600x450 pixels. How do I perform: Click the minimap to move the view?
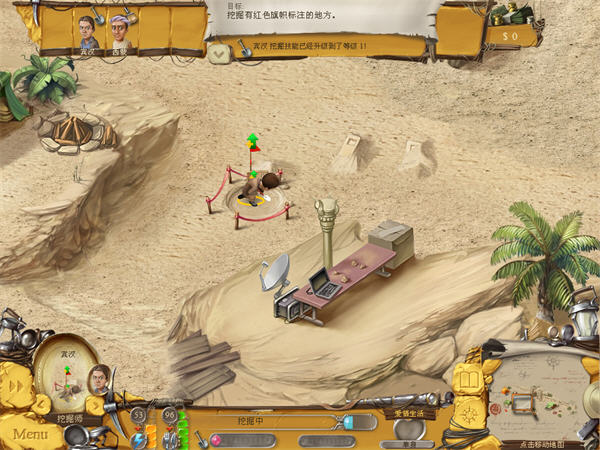(540, 391)
